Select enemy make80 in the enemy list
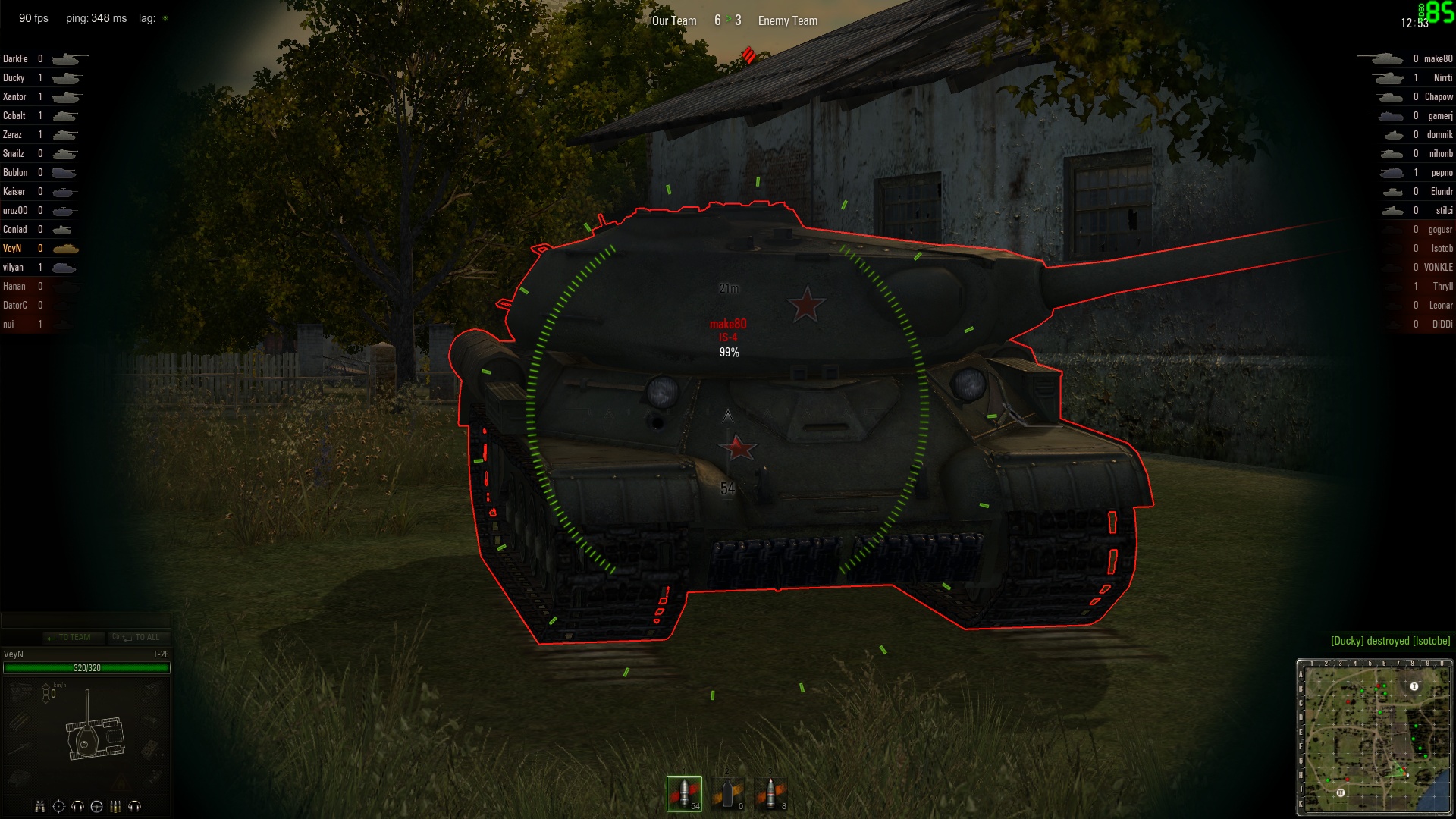Screen dimensions: 1456x819 coord(1438,58)
